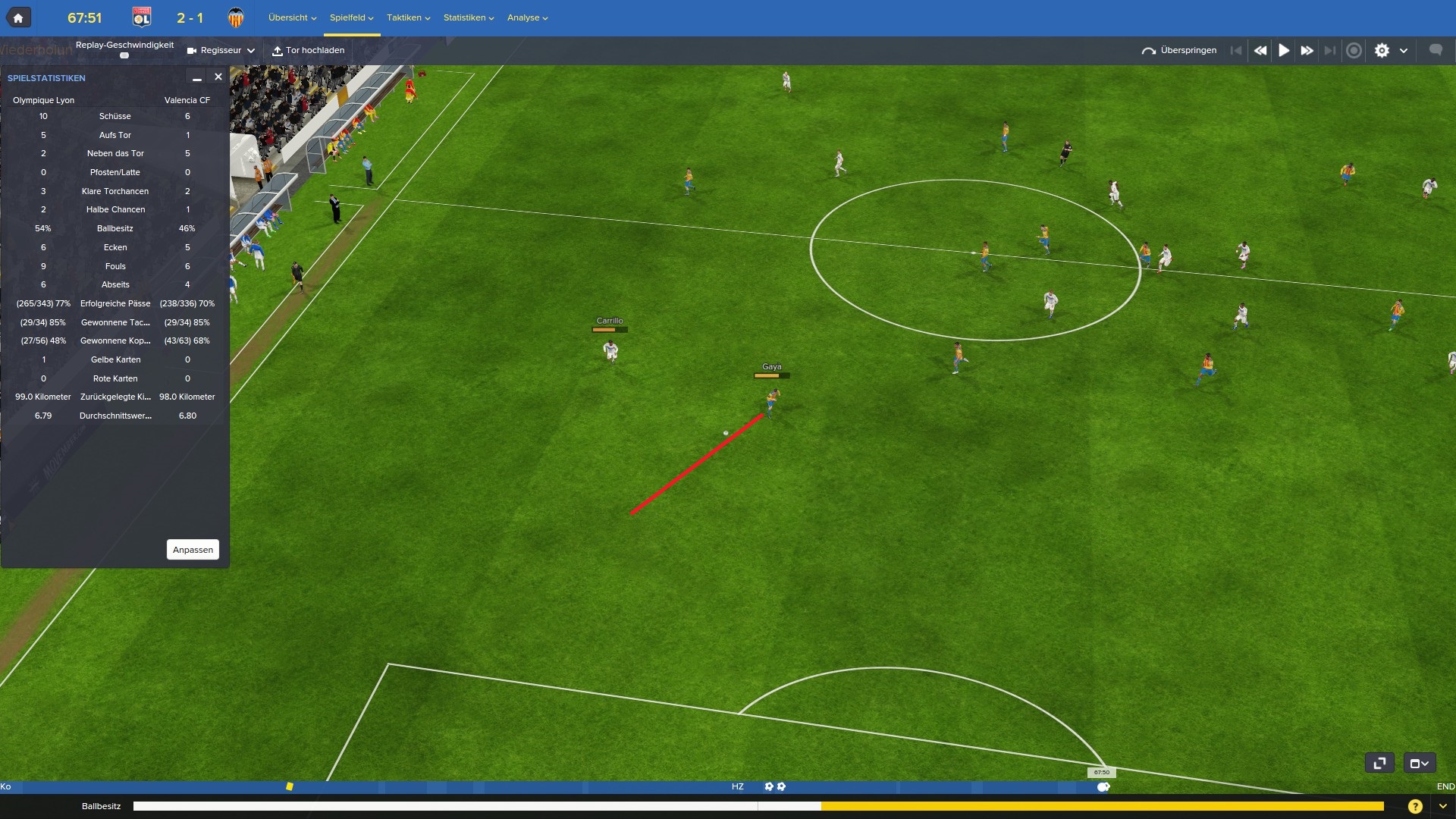Fast forward the replay
Viewport: 1456px width, 819px height.
pyautogui.click(x=1307, y=51)
